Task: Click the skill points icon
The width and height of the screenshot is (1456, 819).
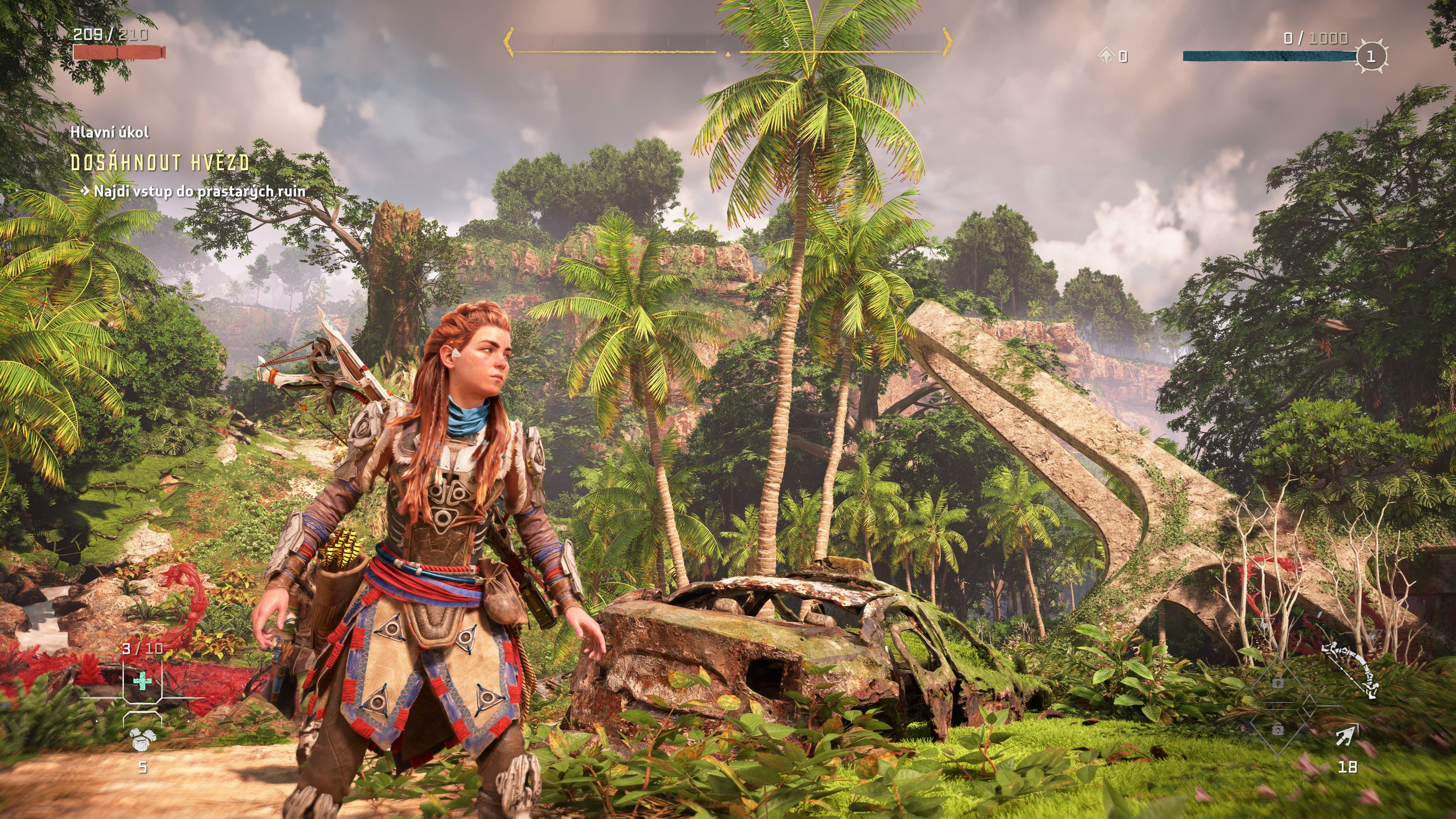Action: (x=1106, y=55)
